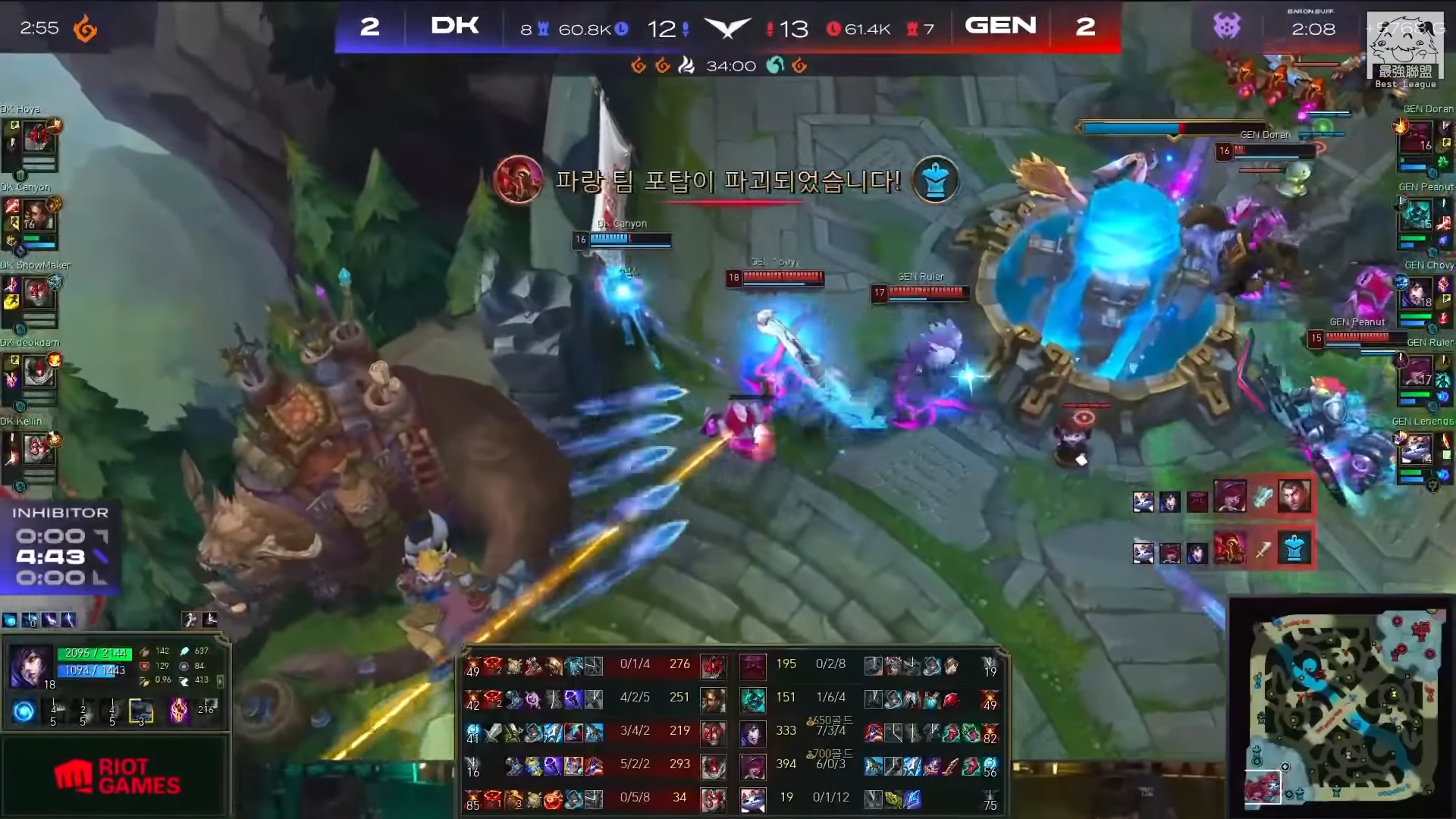Expand the champion stats panel arrow
Screen dimensions: 1456x819
[x=221, y=681]
